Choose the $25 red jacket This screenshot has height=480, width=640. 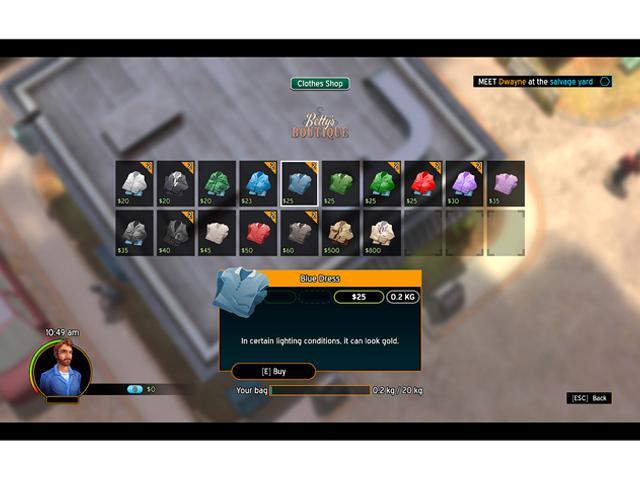[x=423, y=183]
